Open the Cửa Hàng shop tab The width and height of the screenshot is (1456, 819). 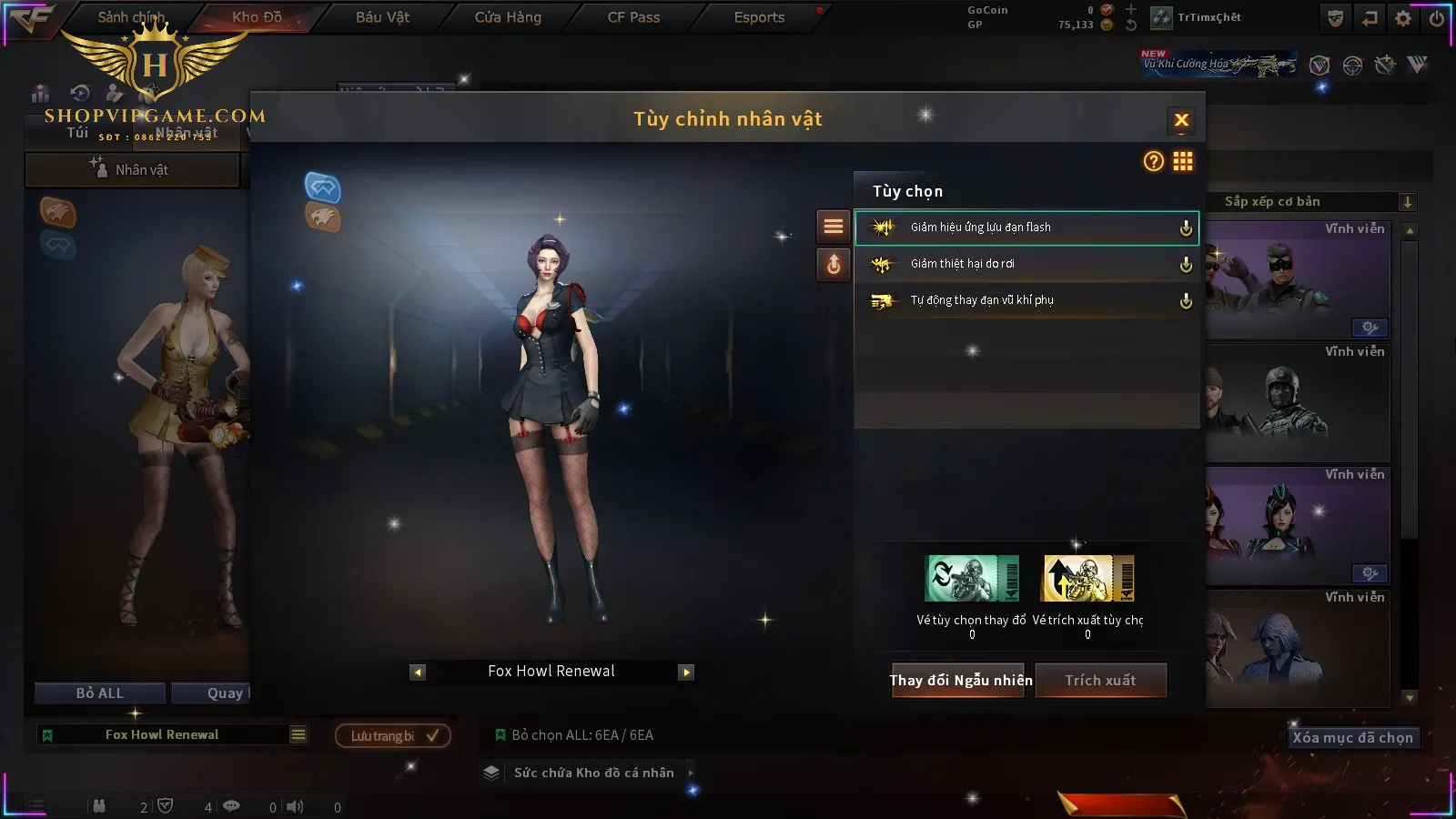(508, 17)
